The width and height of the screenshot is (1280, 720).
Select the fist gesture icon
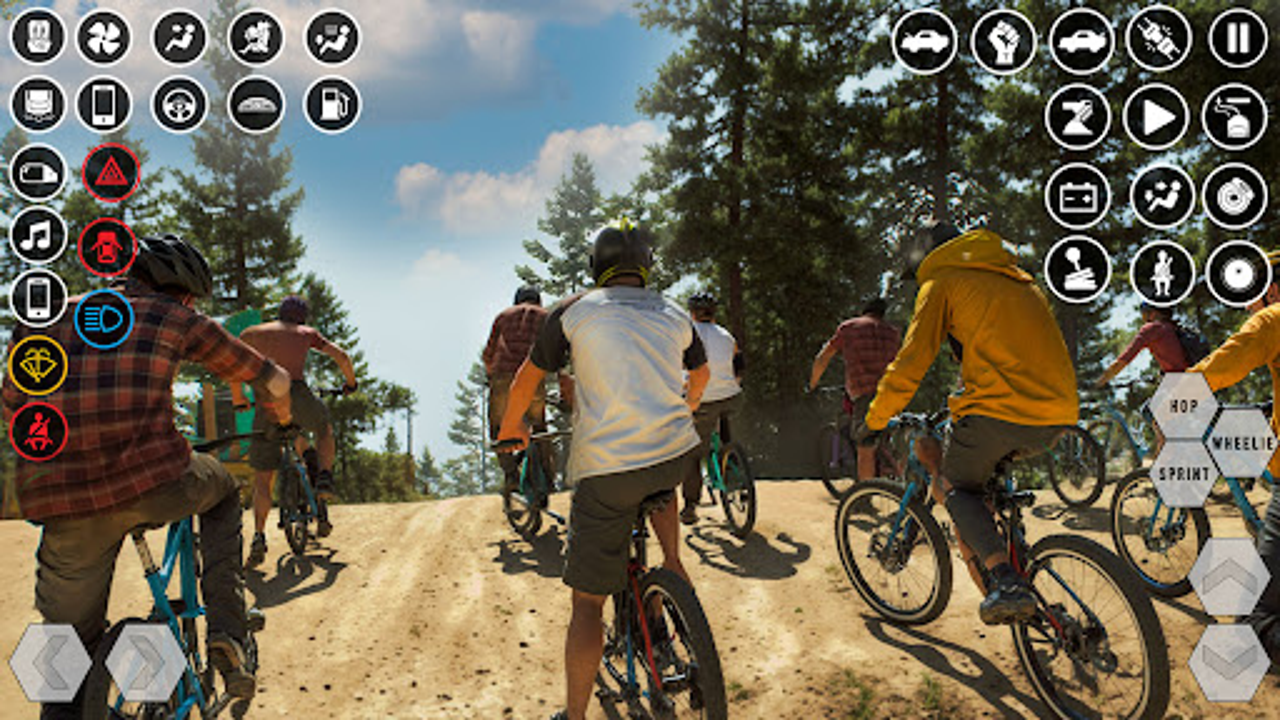(1004, 40)
